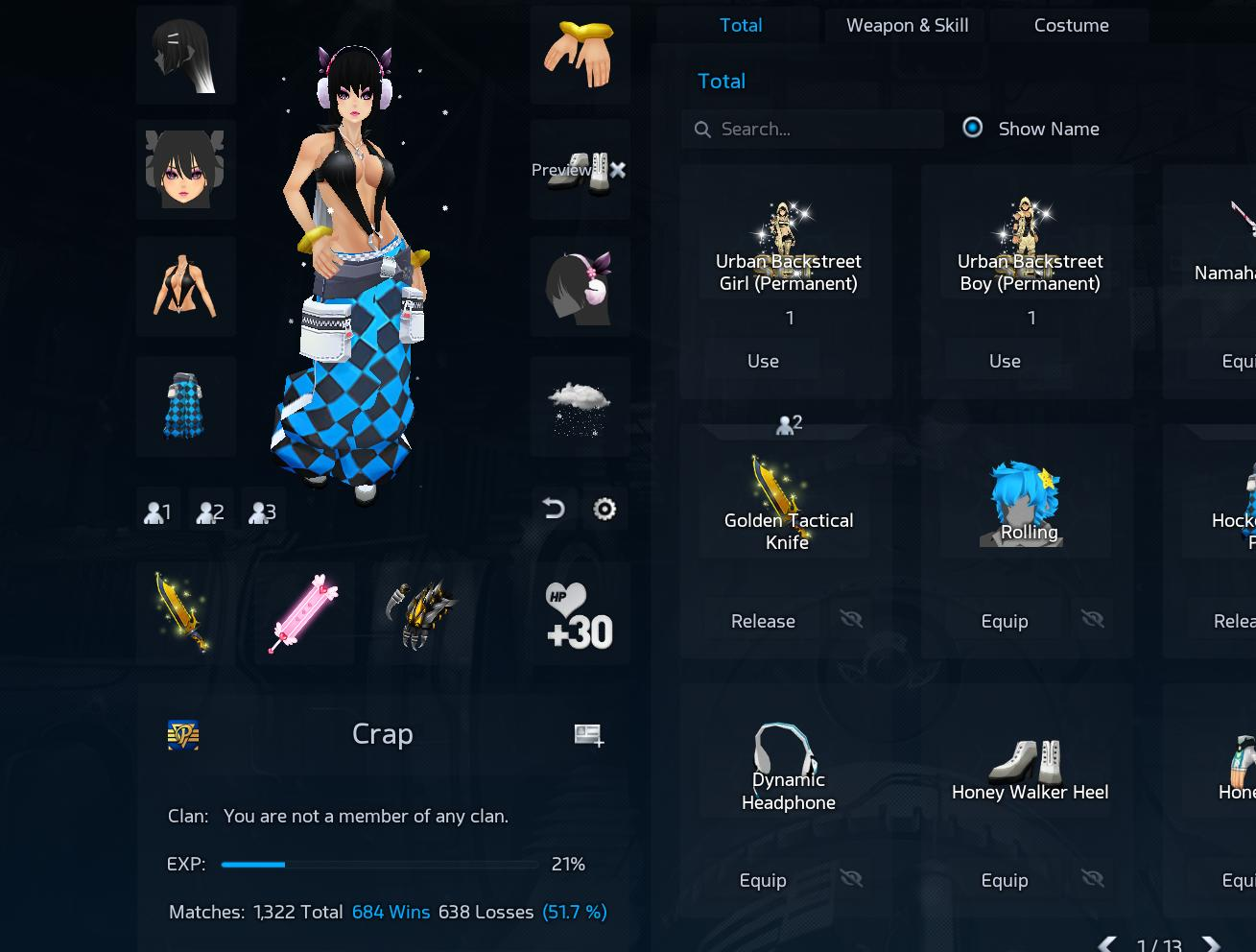Image resolution: width=1256 pixels, height=952 pixels.
Task: Reset the character view with undo arrow
Action: [554, 509]
